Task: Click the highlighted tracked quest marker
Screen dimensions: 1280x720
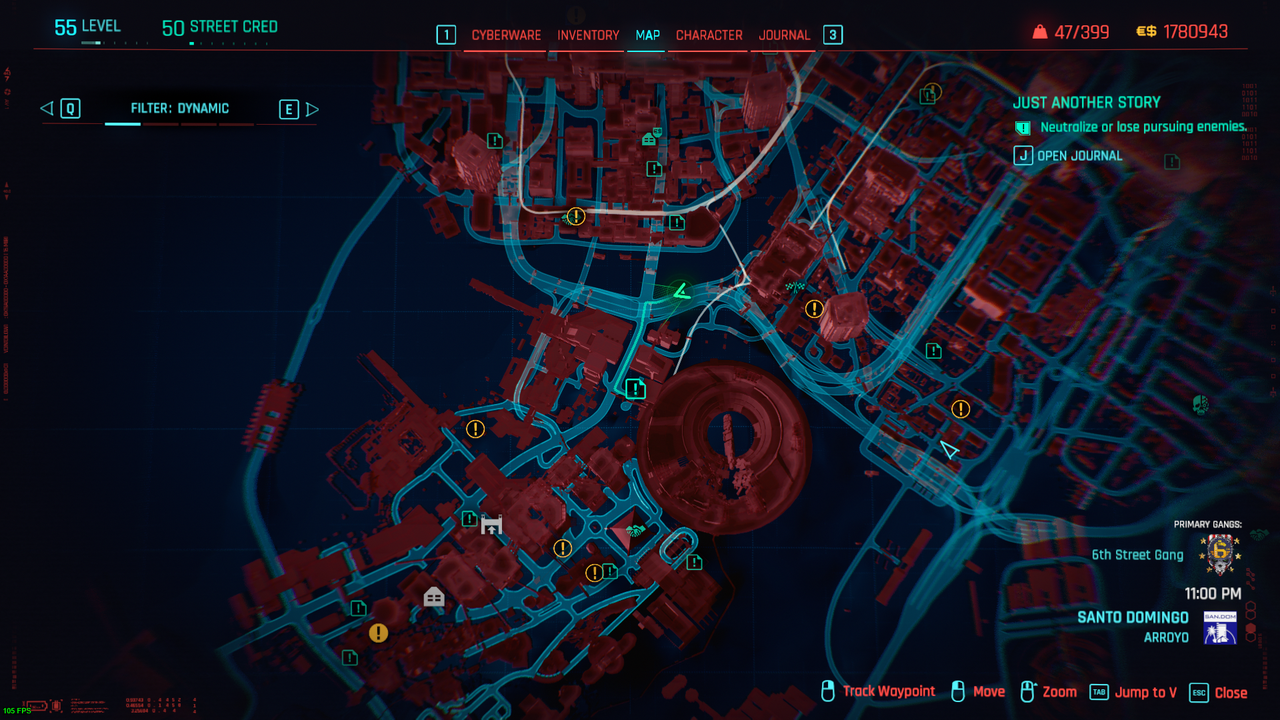Action: tap(635, 388)
